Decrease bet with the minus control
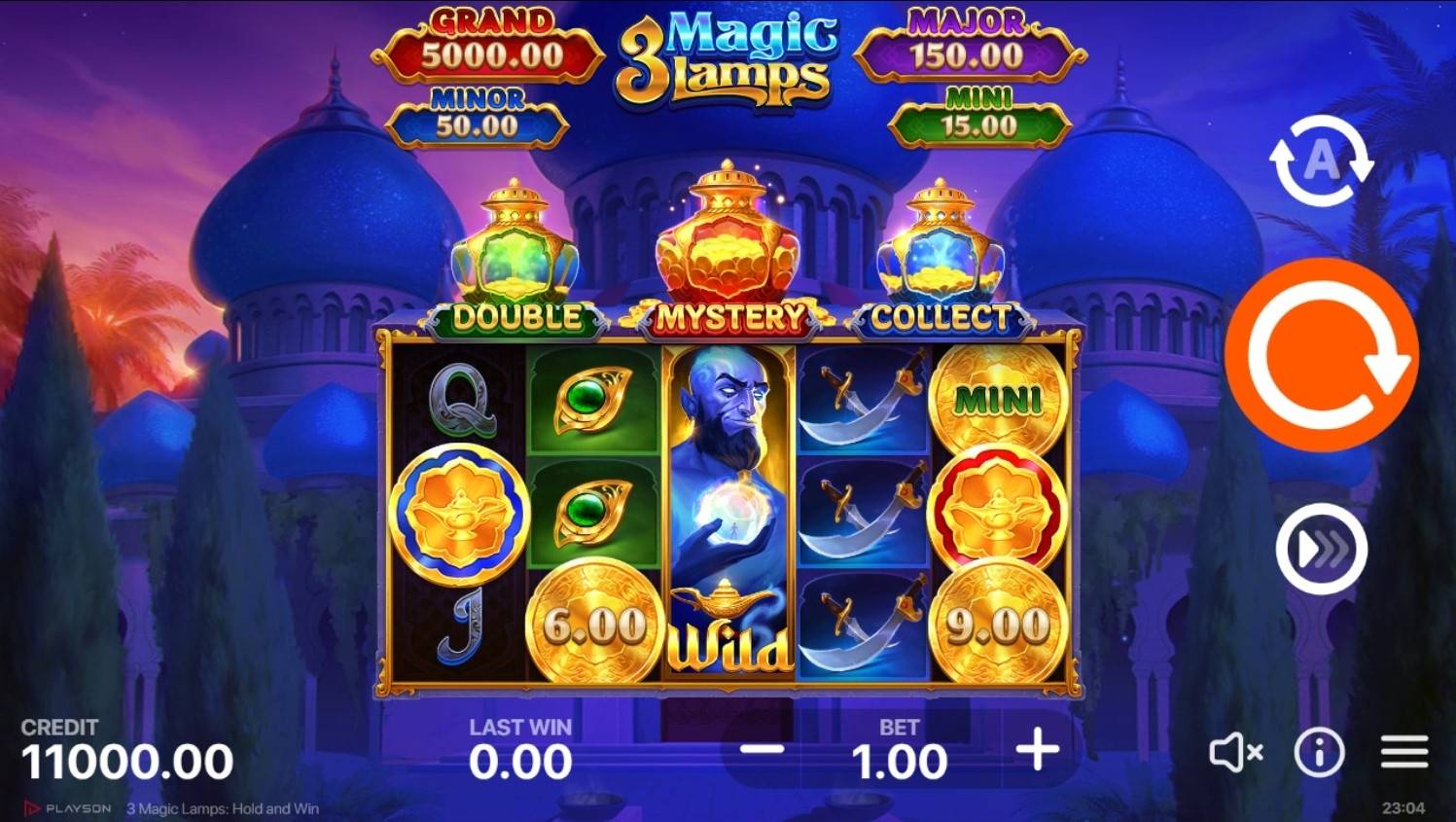 coord(764,750)
